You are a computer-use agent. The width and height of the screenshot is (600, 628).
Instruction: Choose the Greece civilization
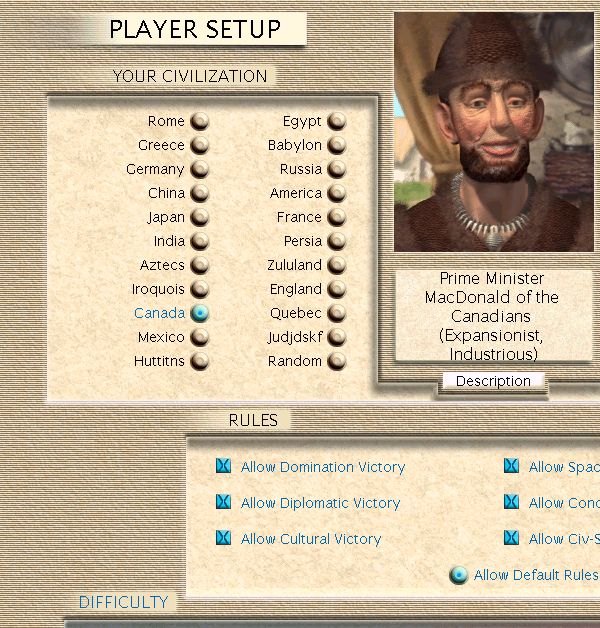[x=200, y=146]
